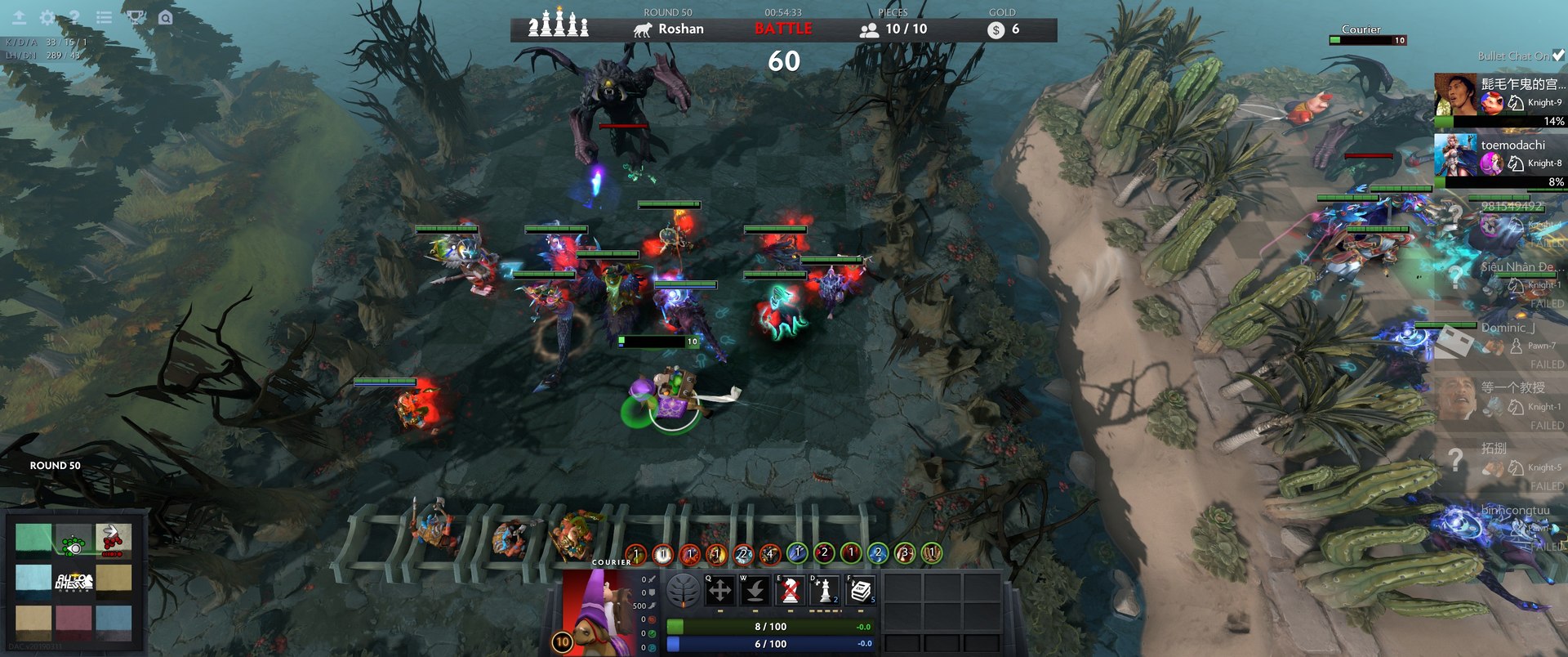This screenshot has width=1568, height=657.
Task: Click the upload arrow icon
Action: (x=19, y=17)
